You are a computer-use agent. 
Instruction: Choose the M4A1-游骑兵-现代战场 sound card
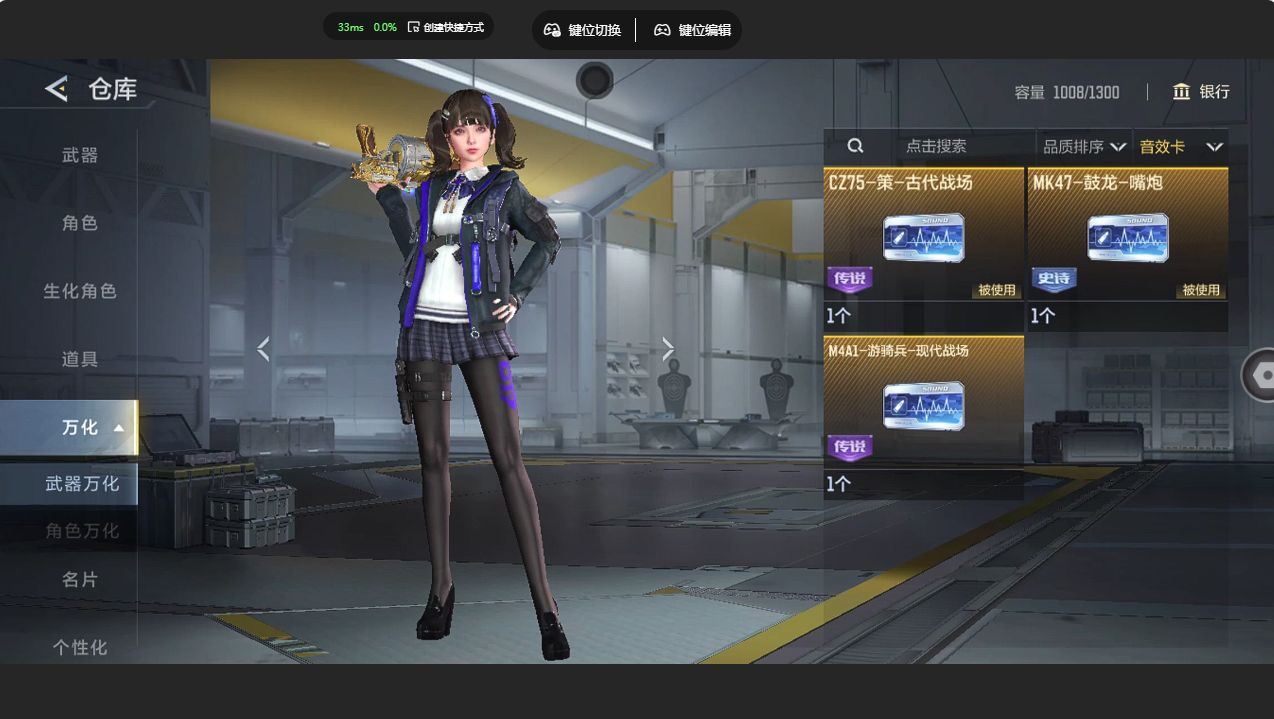[923, 408]
